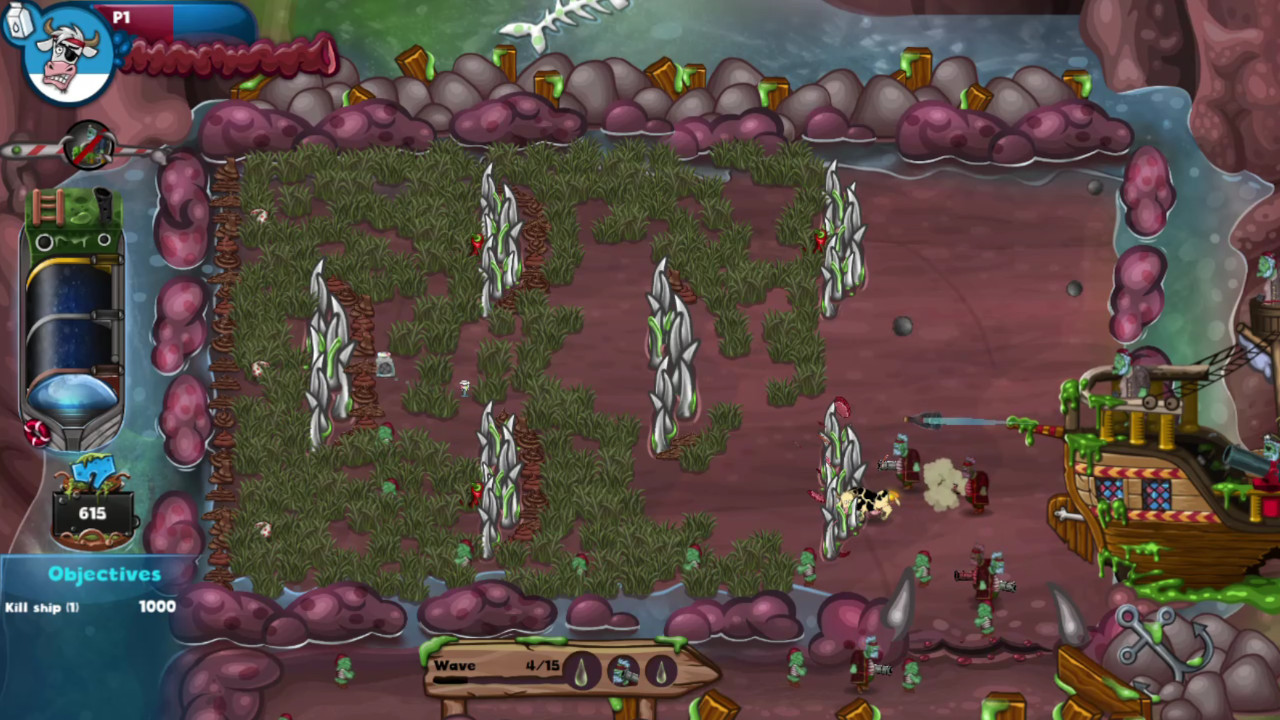Select the zombie soldier icon on the wave board
The width and height of the screenshot is (1280, 720).
[622, 672]
